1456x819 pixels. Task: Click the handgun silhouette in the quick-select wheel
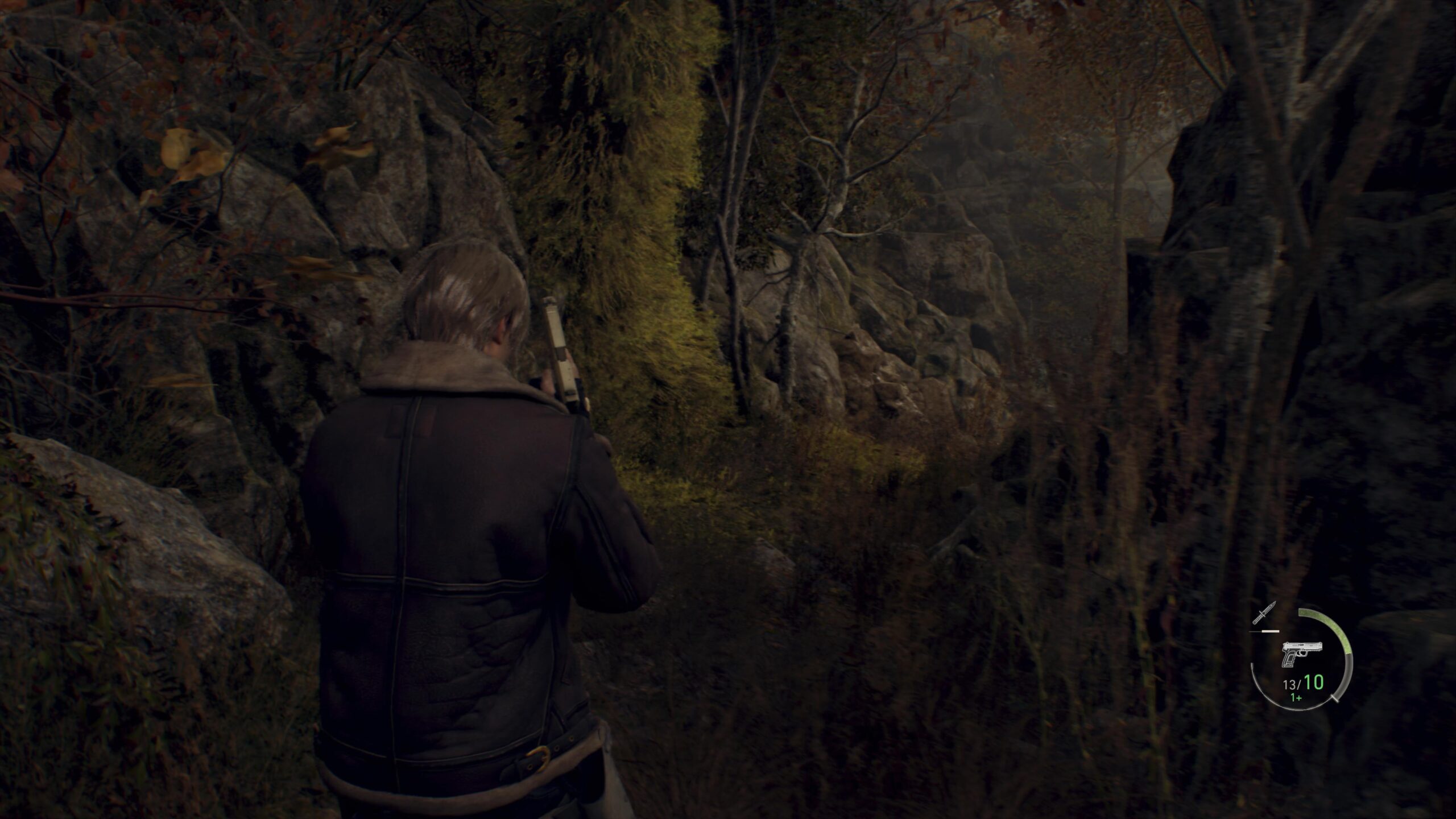click(1302, 653)
